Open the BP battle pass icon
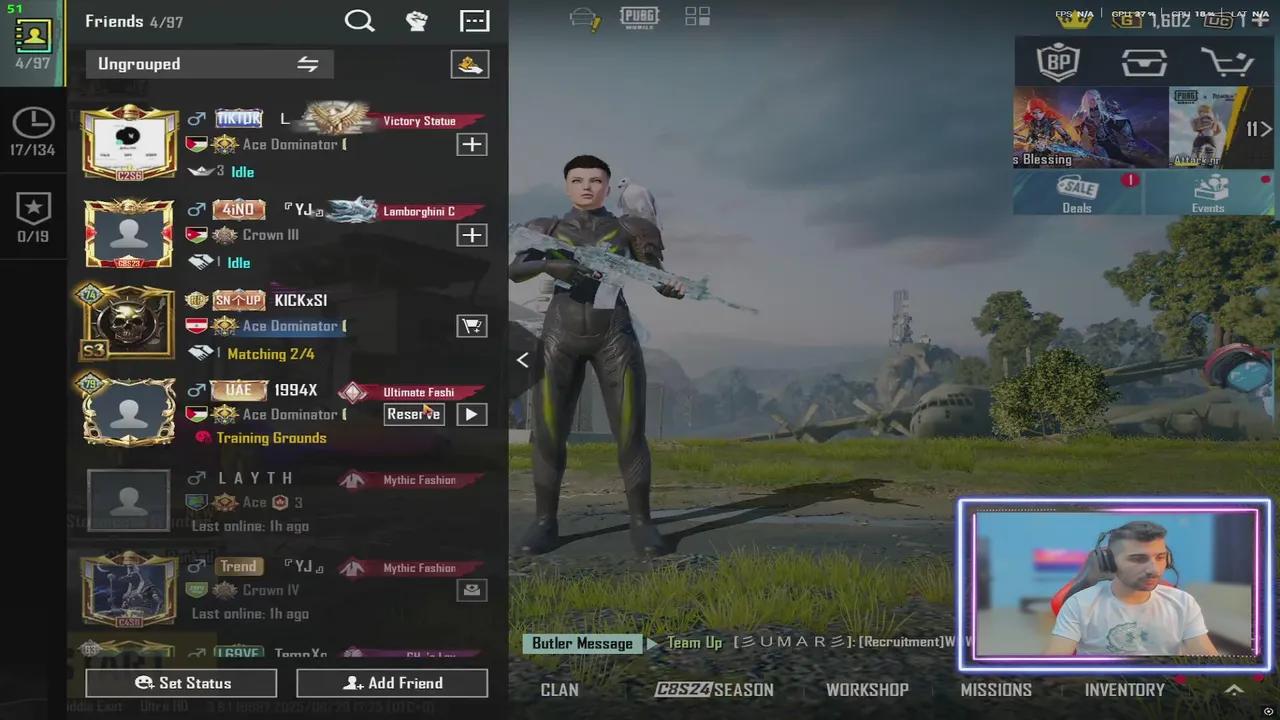The height and width of the screenshot is (720, 1280). (x=1059, y=61)
